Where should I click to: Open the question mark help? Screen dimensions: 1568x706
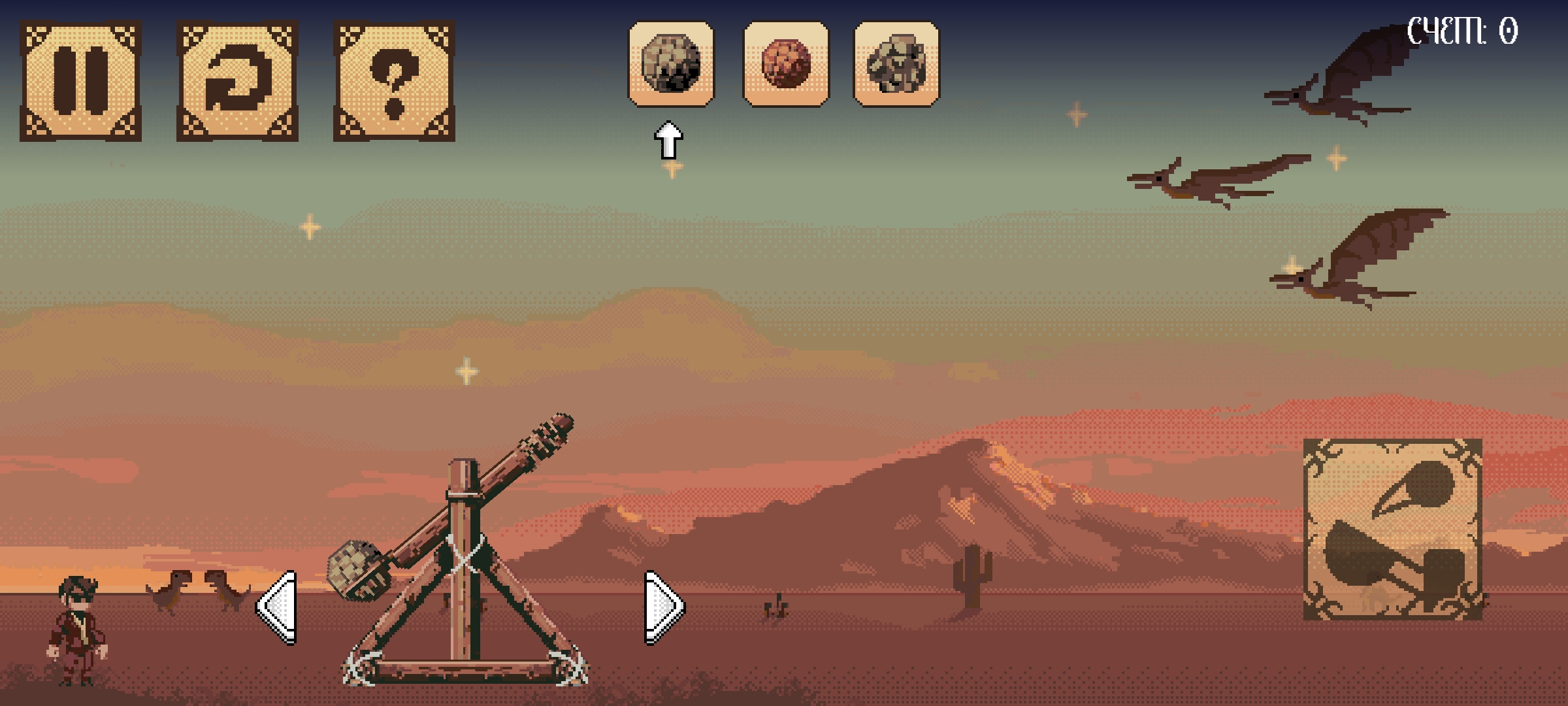tap(394, 80)
